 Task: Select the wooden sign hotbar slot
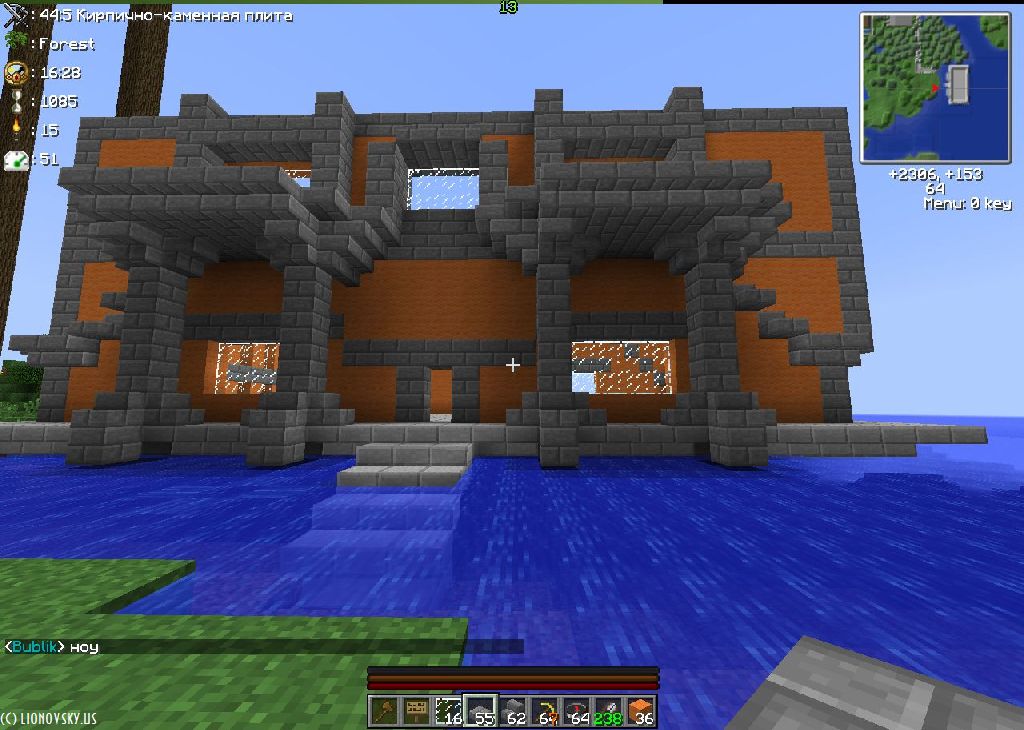click(417, 711)
